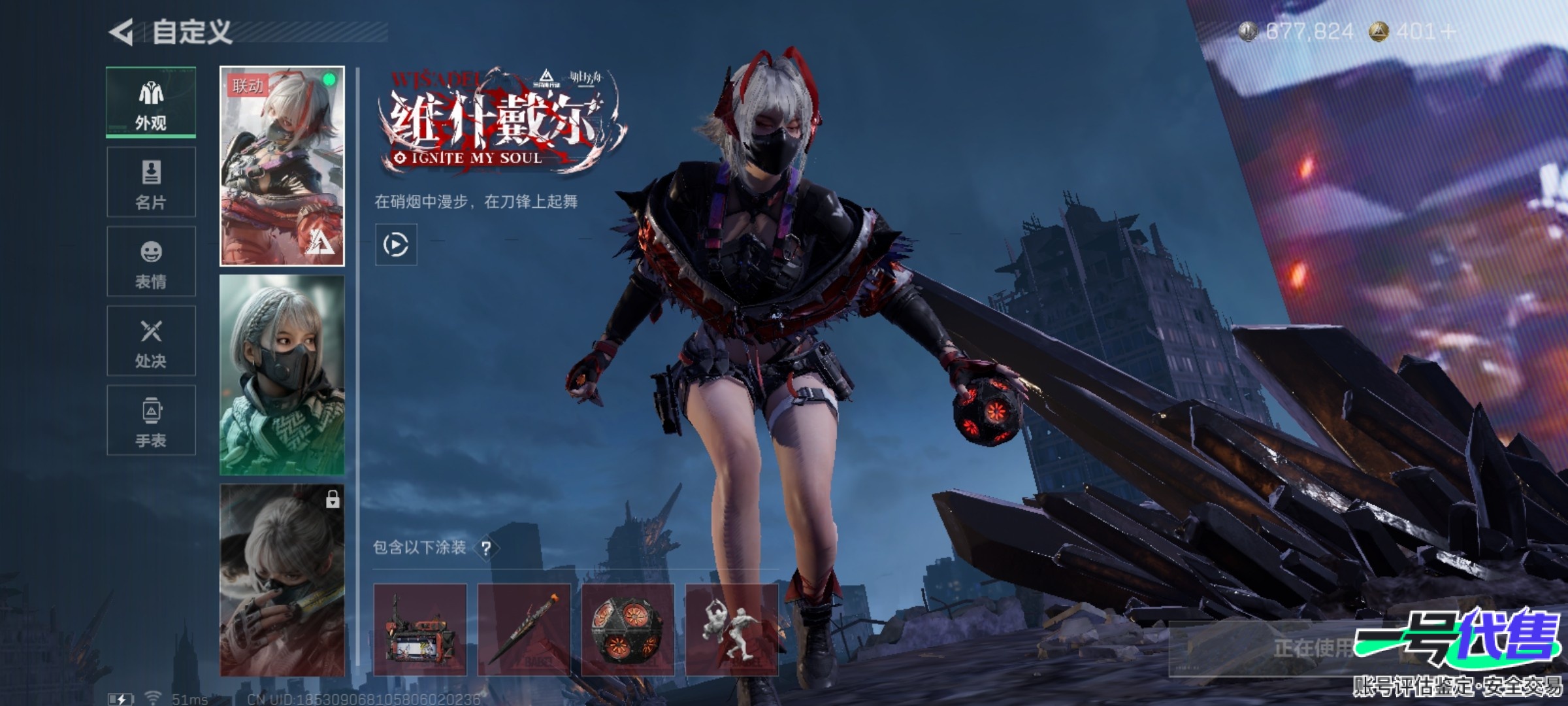View the red-glowing sphere grenade item
This screenshot has width=1568, height=706.
click(628, 630)
